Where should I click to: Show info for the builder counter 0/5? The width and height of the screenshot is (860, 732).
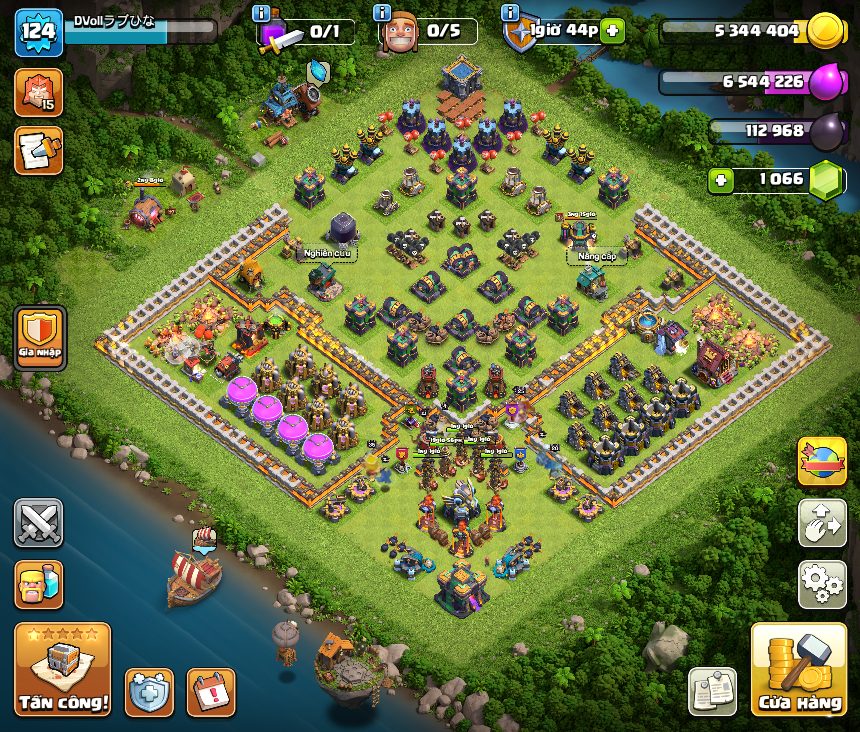click(x=381, y=13)
